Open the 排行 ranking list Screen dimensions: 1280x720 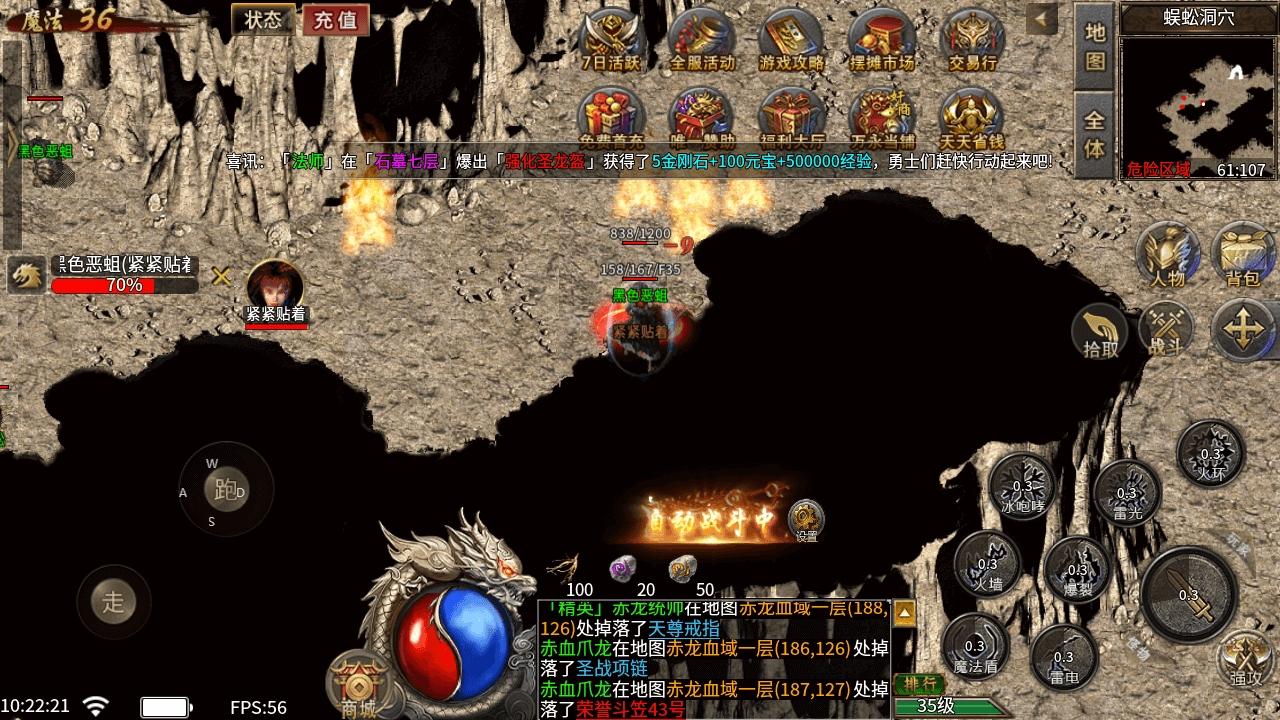tap(917, 684)
